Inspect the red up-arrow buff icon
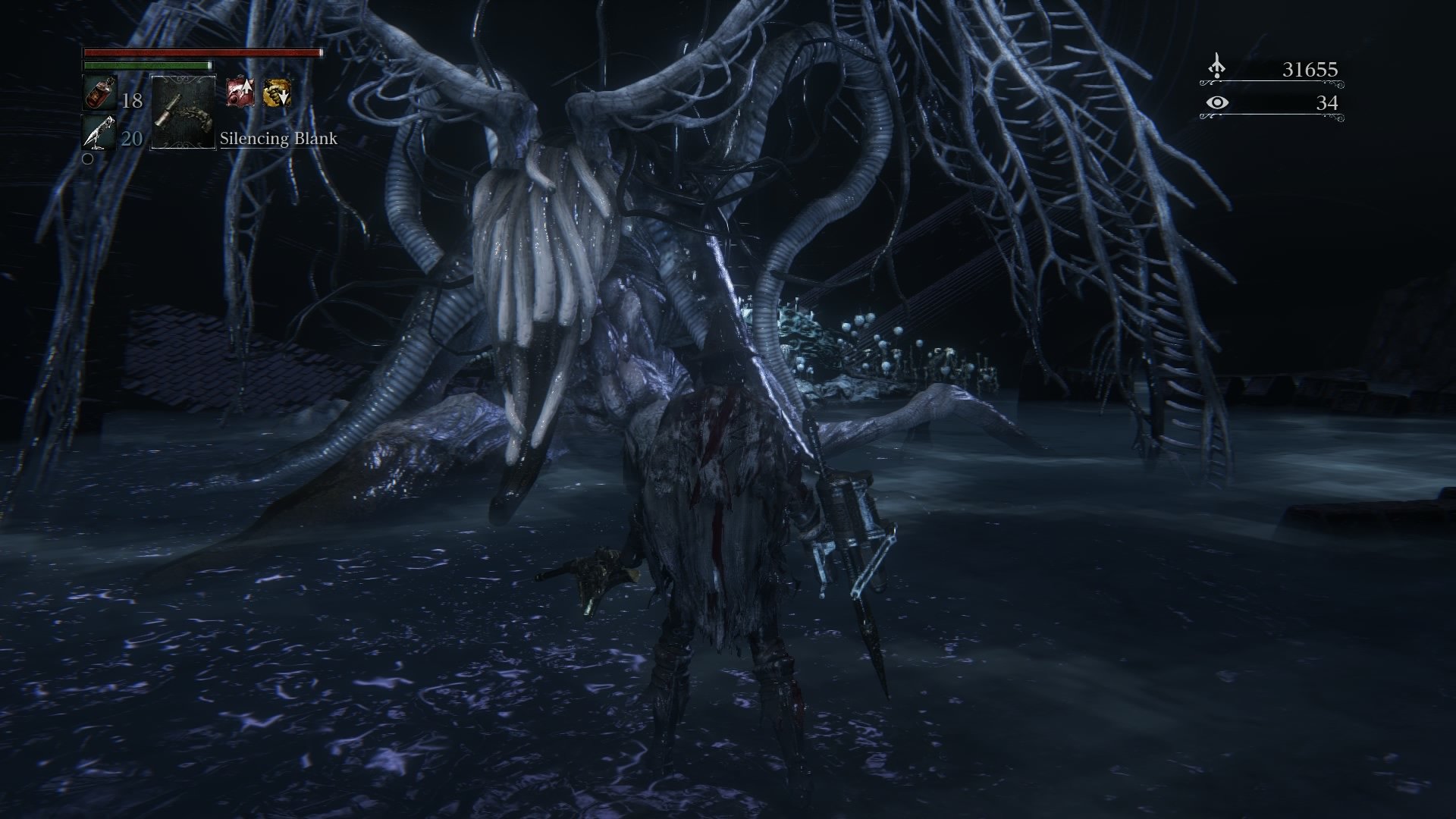 [x=240, y=94]
